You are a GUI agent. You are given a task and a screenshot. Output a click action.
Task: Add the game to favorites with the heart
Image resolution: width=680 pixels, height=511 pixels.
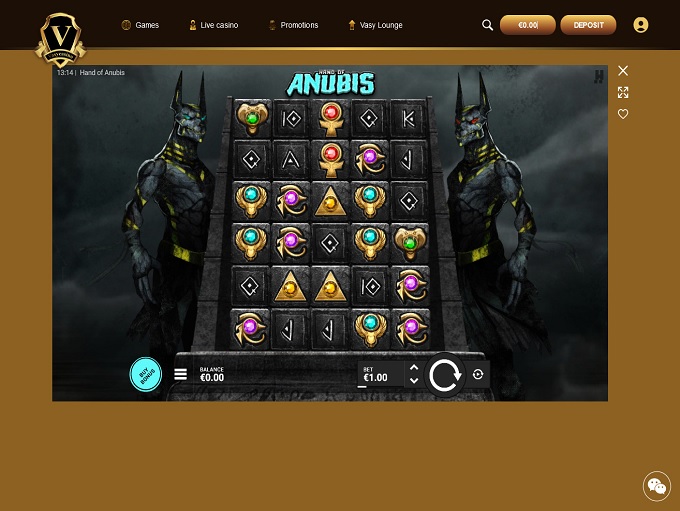tap(623, 114)
